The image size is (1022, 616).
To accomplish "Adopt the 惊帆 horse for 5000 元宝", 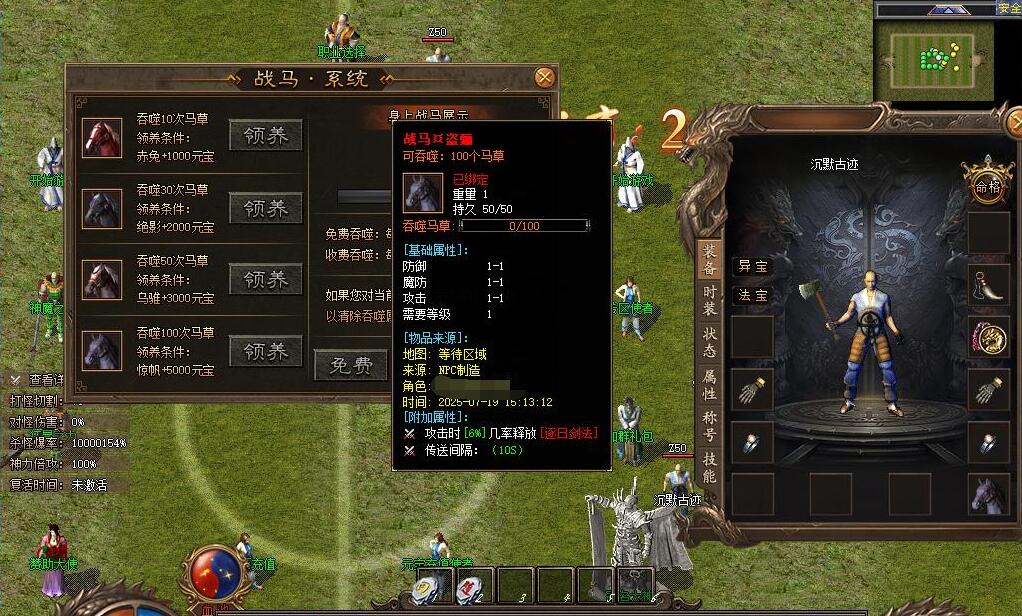I will (265, 352).
